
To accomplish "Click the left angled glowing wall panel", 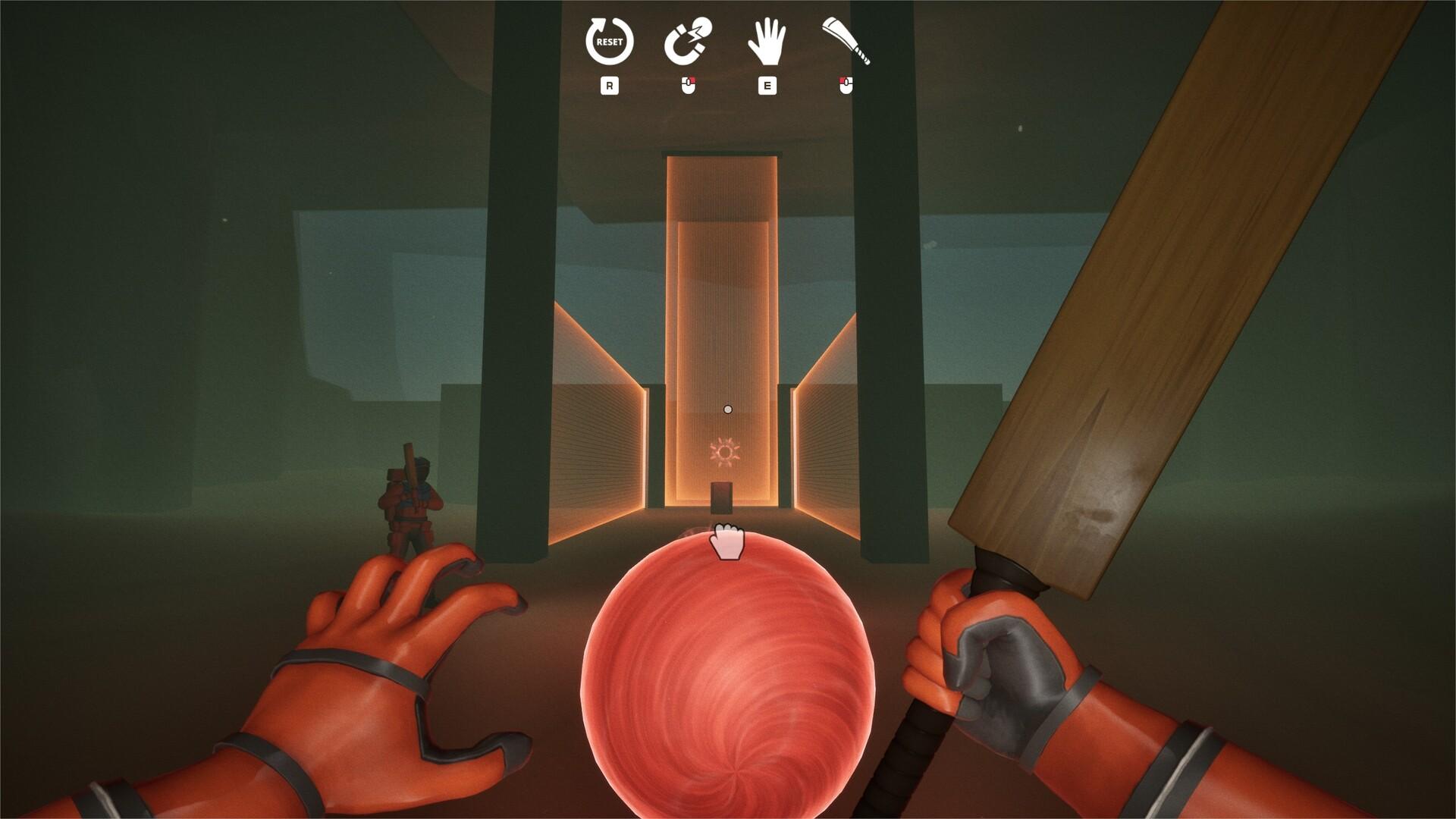I will pos(599,425).
